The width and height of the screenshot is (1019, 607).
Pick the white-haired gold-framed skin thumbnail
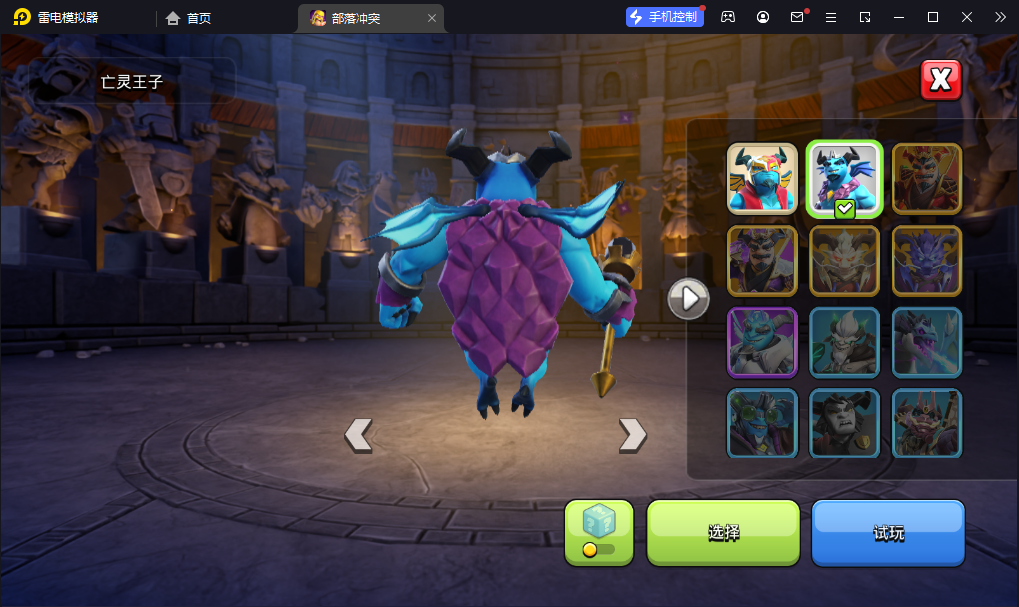[844, 260]
